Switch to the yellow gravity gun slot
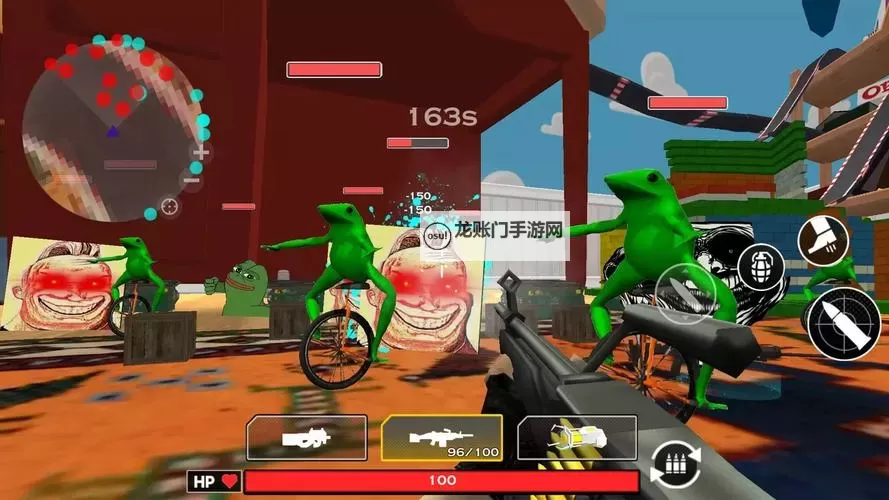The height and width of the screenshot is (500, 889). (577, 437)
